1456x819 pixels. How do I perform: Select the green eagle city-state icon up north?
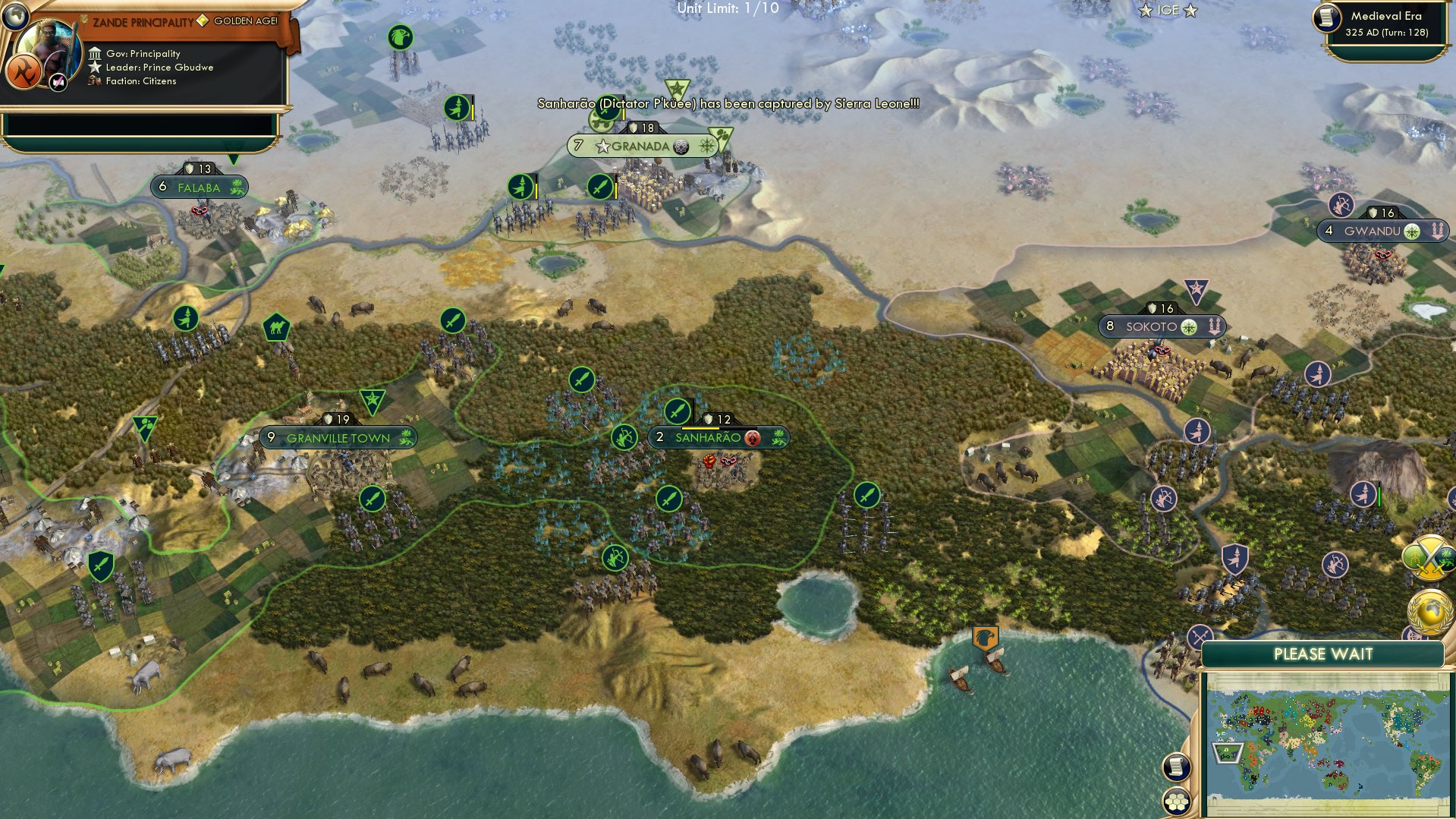tap(398, 36)
